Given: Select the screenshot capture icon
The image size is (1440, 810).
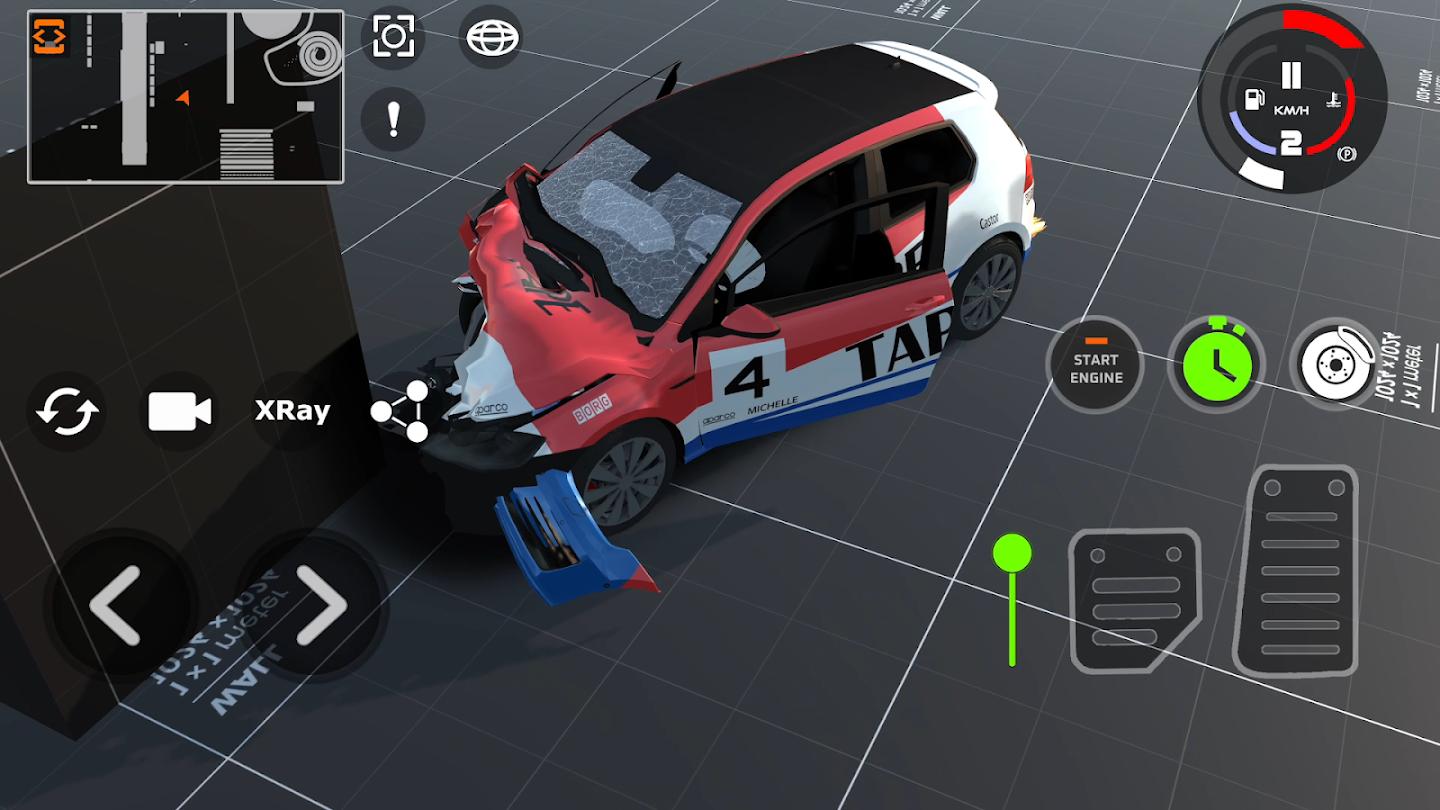Looking at the screenshot, I should click(392, 38).
